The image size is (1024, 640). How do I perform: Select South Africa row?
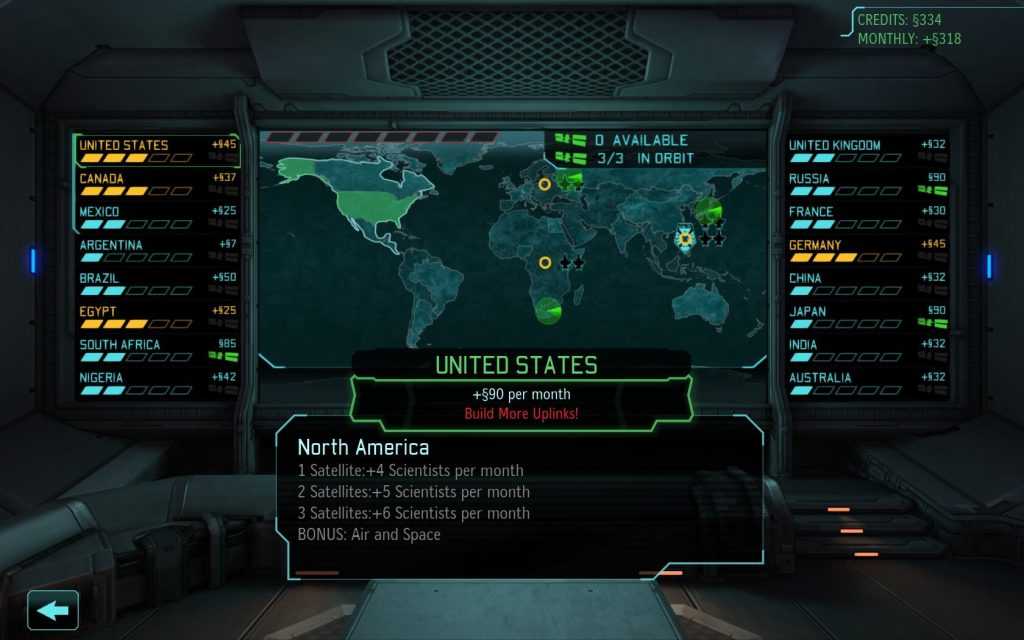157,349
